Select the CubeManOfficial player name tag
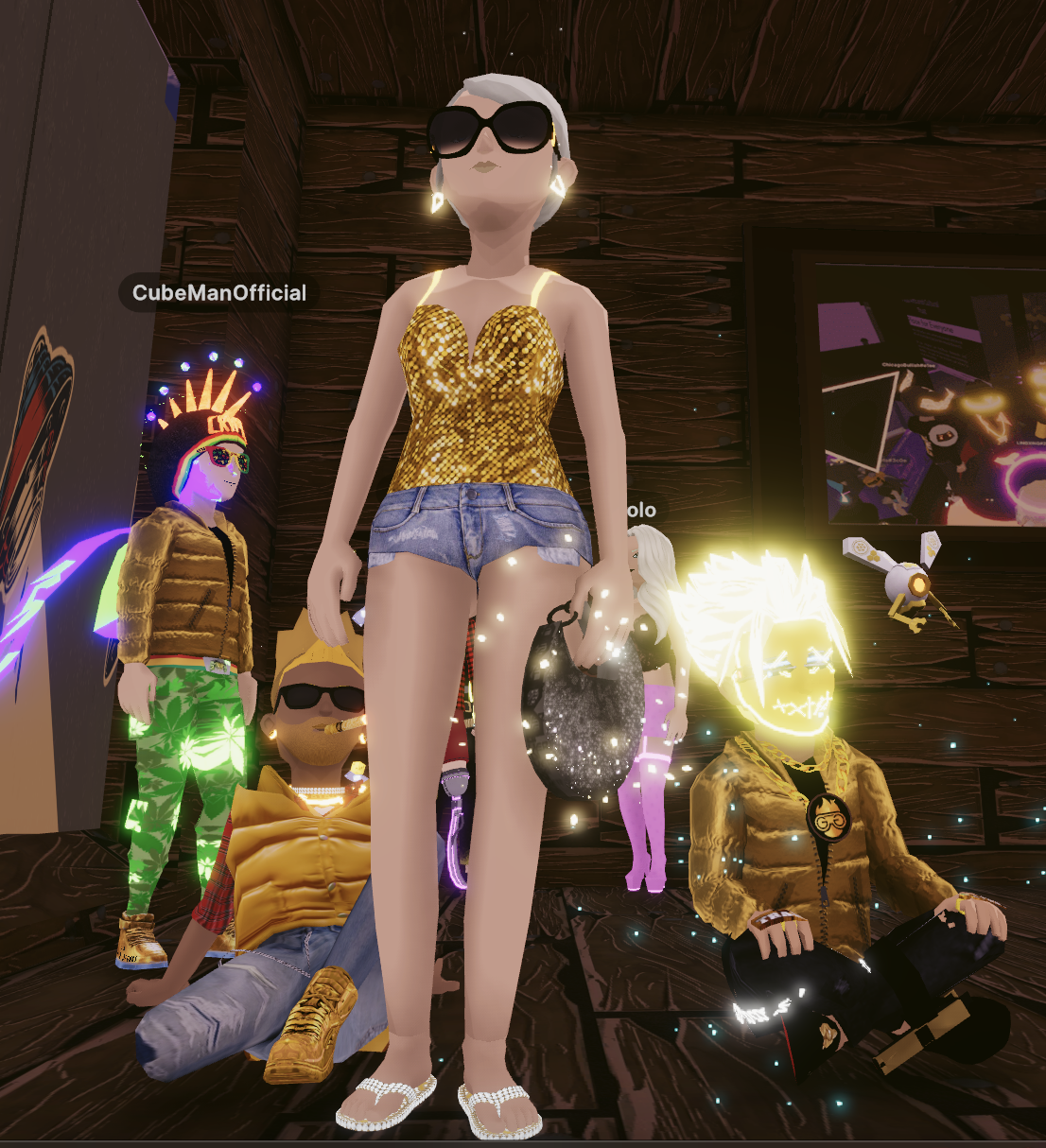 [x=218, y=293]
